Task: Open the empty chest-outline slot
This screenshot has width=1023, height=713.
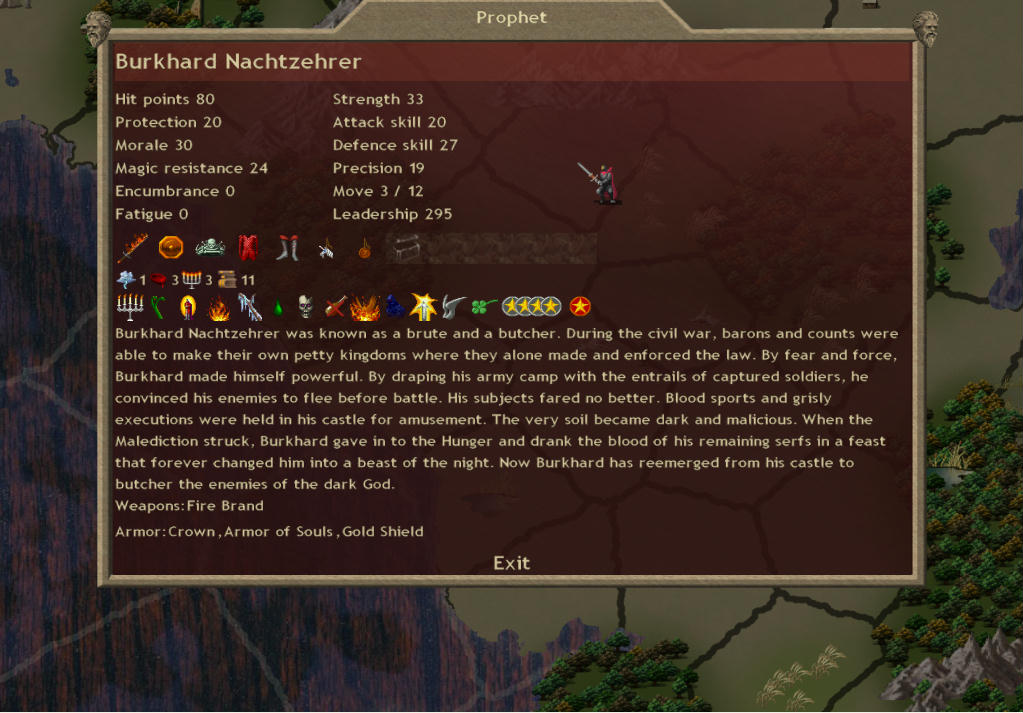Action: [x=403, y=247]
